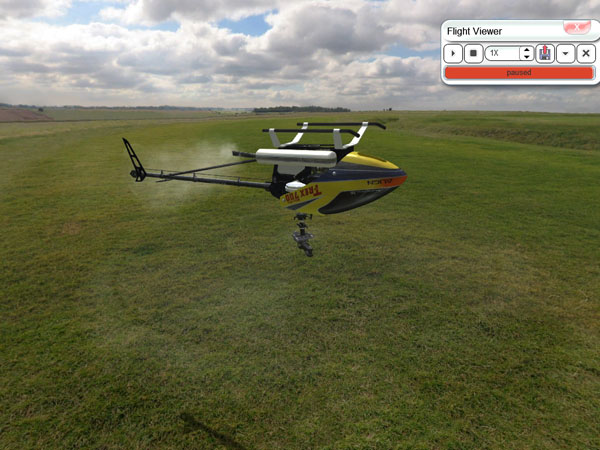Decrease playback speed with the down arrow
The height and width of the screenshot is (450, 600).
pos(527,57)
